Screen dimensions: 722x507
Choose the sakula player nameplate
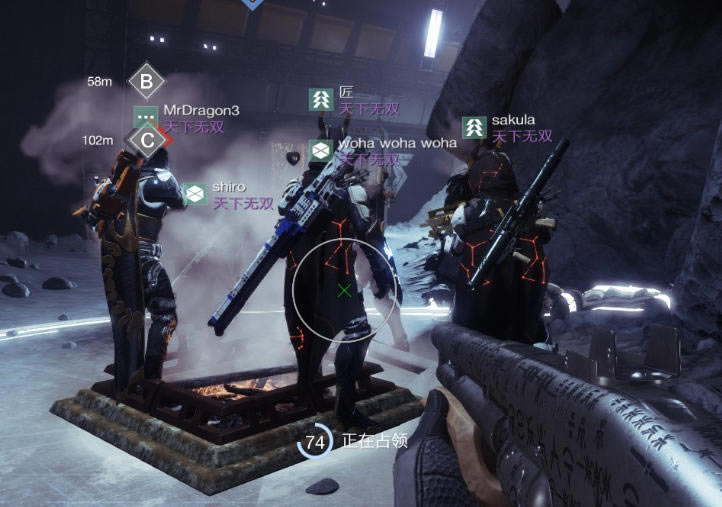[x=512, y=121]
